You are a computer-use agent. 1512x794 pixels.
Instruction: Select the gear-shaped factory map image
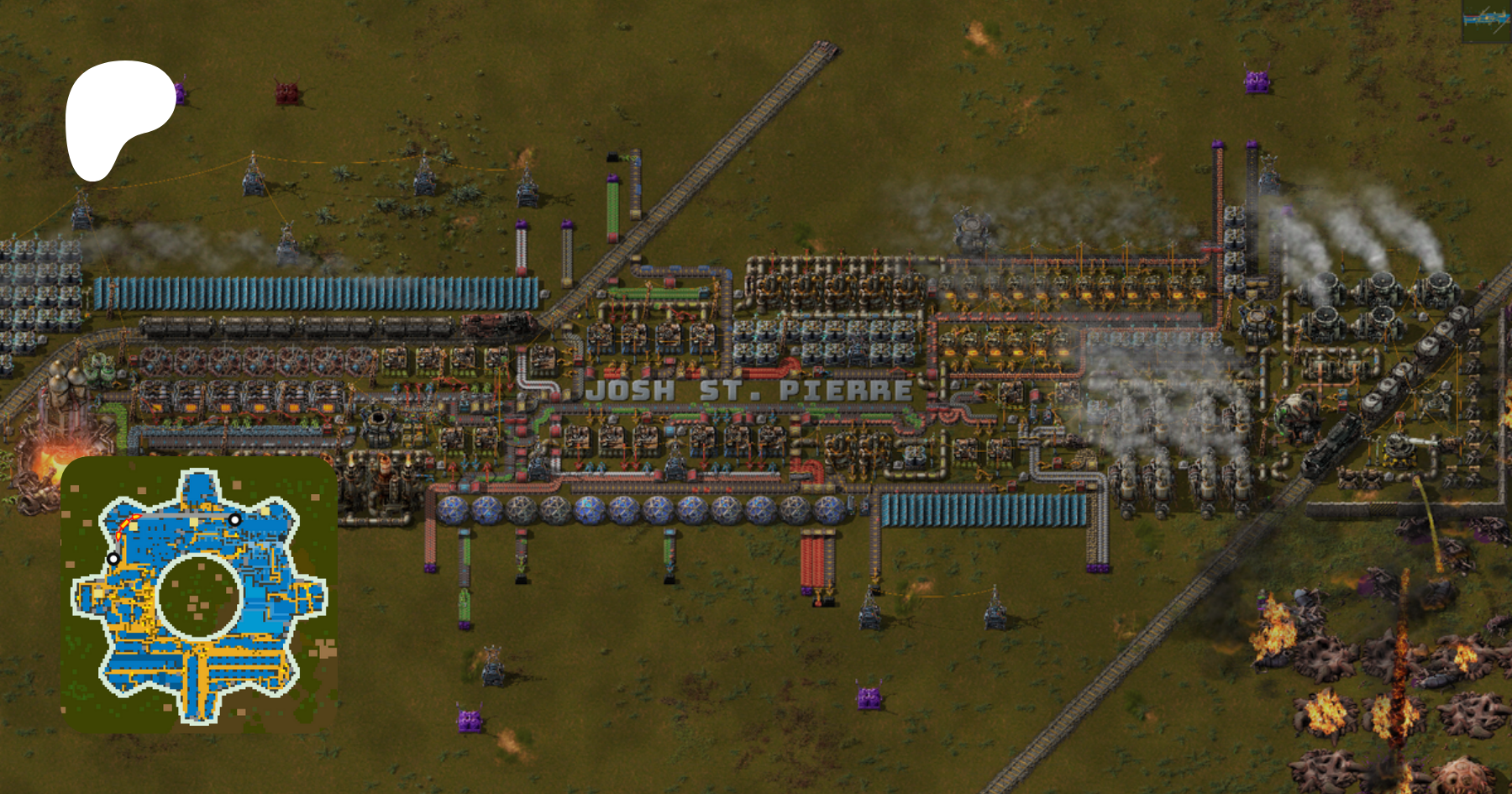click(199, 595)
